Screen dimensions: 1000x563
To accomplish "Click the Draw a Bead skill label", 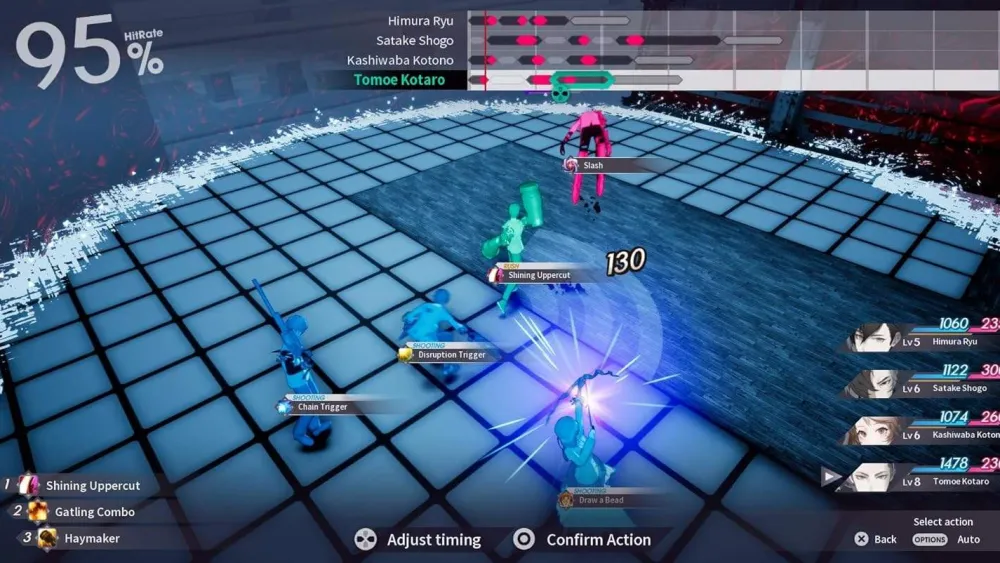I will pyautogui.click(x=600, y=499).
